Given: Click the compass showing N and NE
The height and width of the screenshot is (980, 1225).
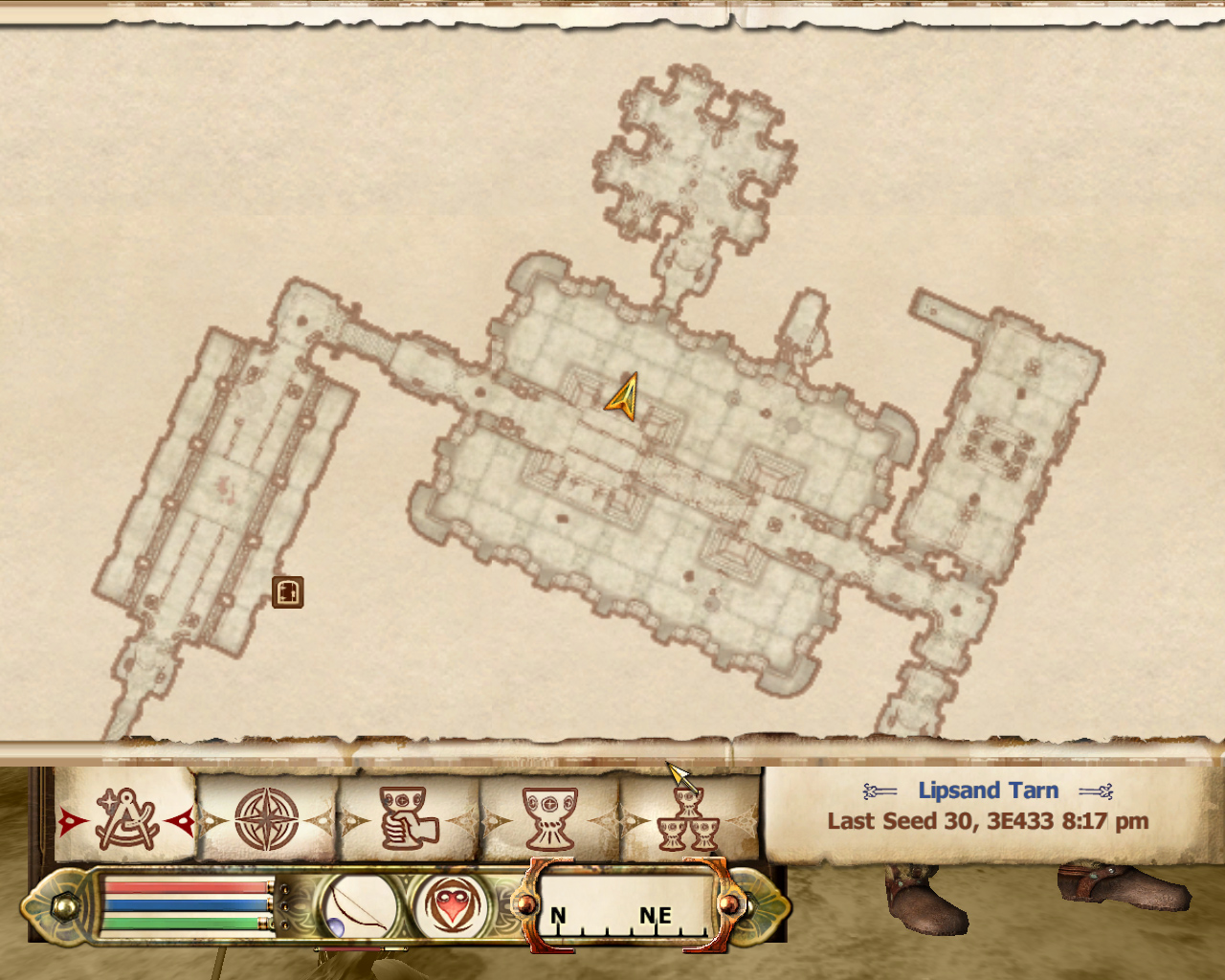Looking at the screenshot, I should click(x=625, y=907).
